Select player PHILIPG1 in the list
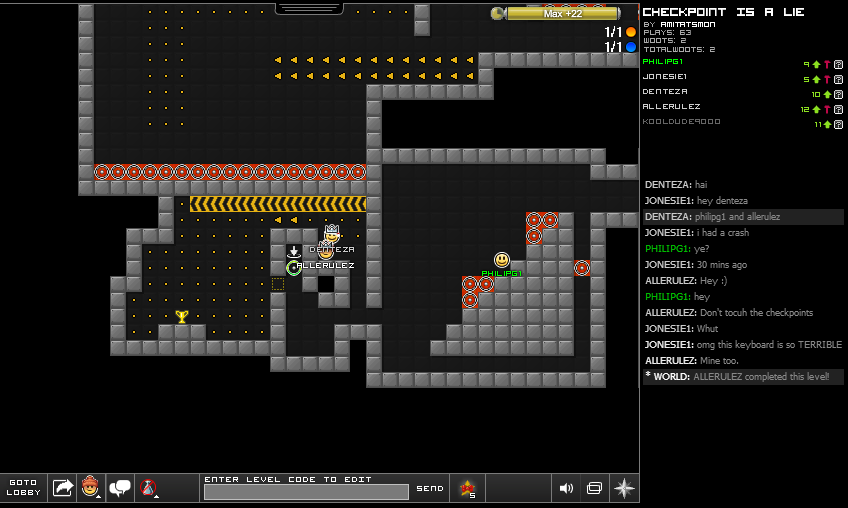848x508 pixels. click(663, 62)
